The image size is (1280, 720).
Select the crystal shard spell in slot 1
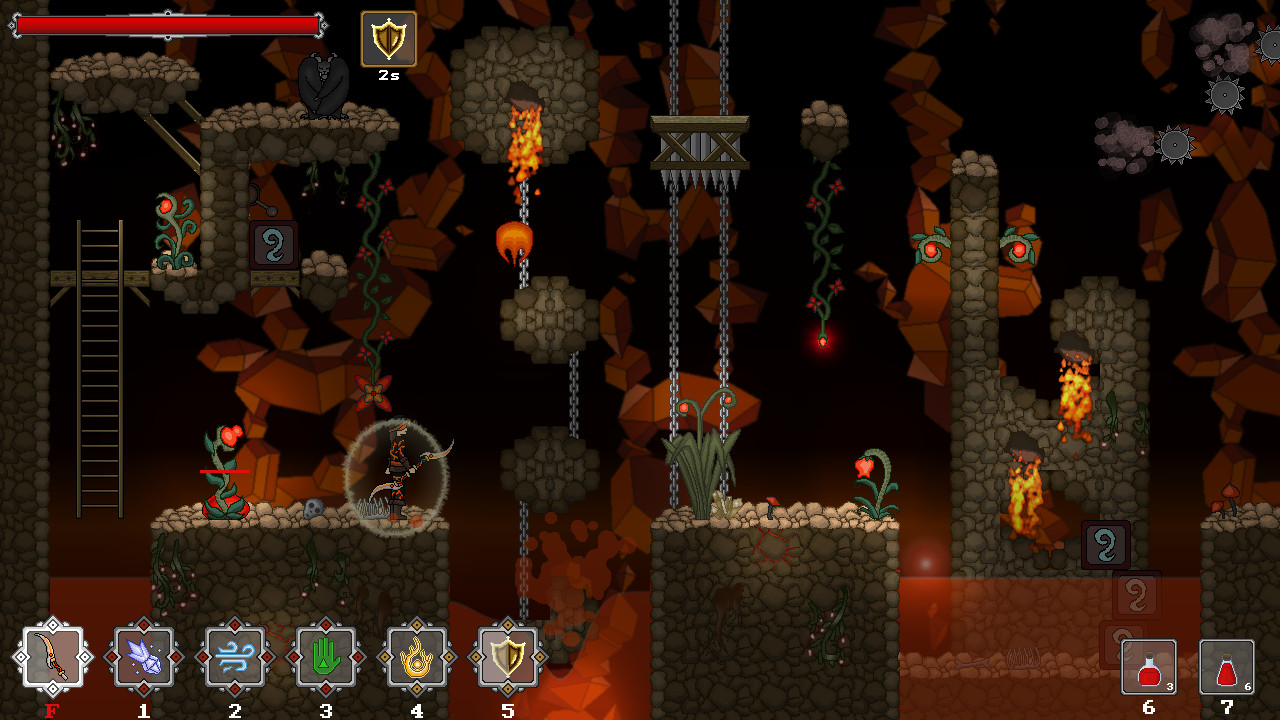[143, 658]
